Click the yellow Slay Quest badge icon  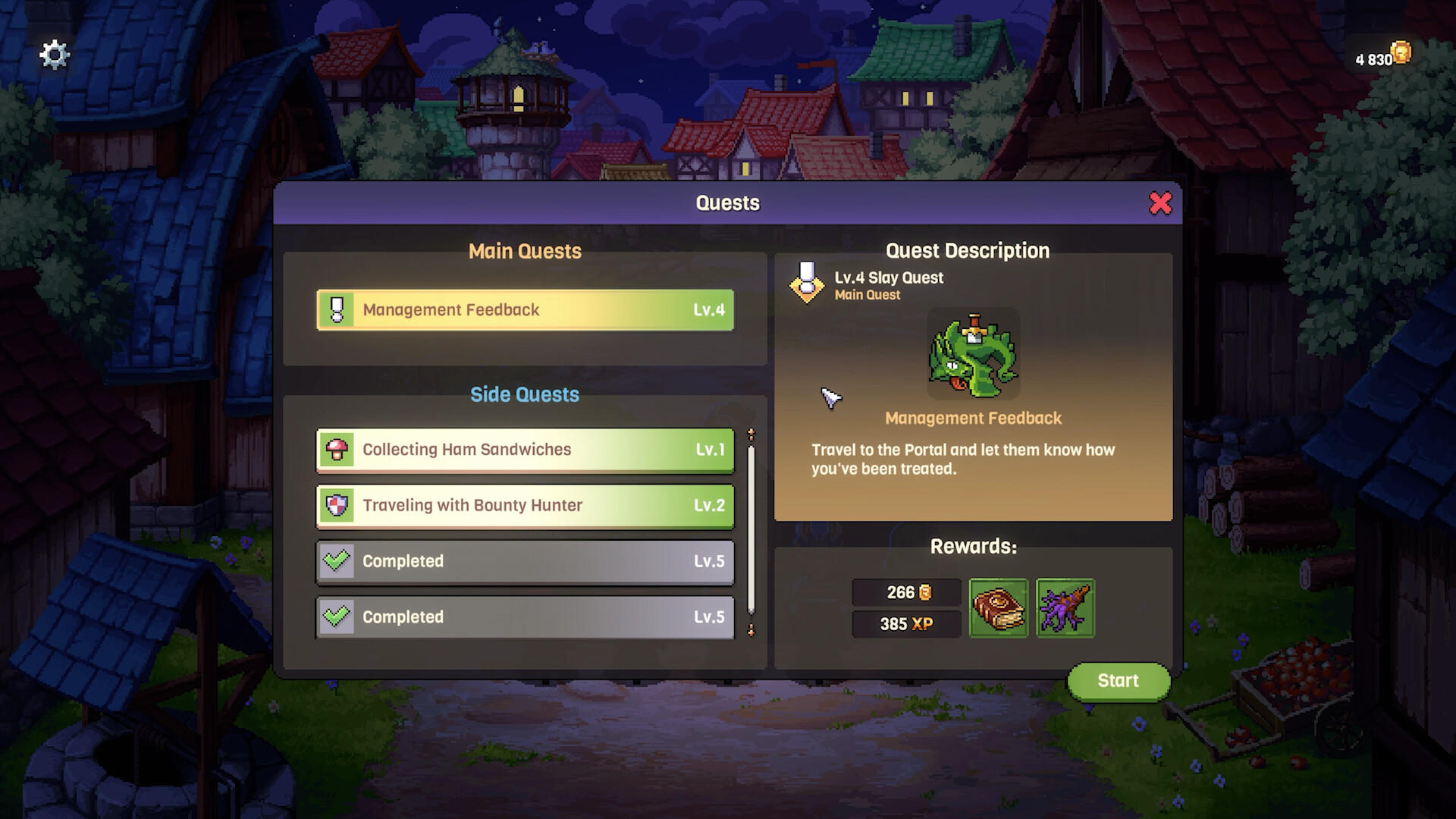(808, 282)
